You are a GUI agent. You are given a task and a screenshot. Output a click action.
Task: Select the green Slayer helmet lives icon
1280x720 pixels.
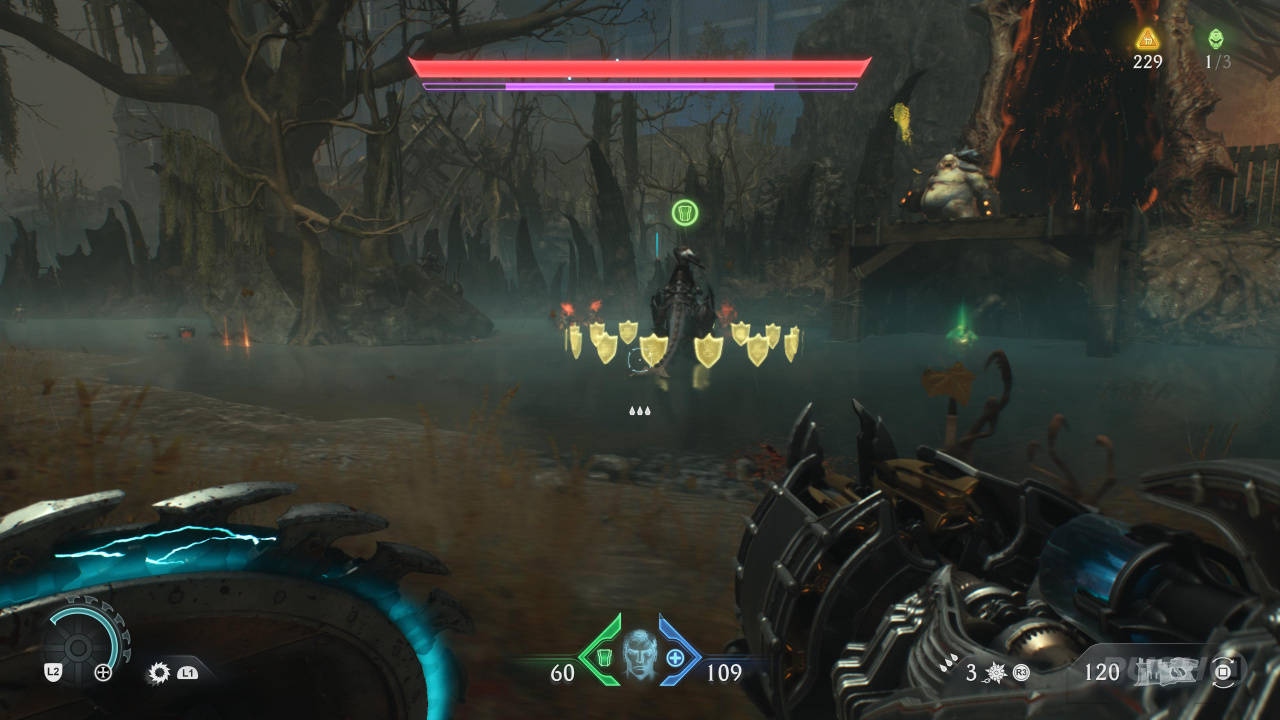tap(1215, 39)
